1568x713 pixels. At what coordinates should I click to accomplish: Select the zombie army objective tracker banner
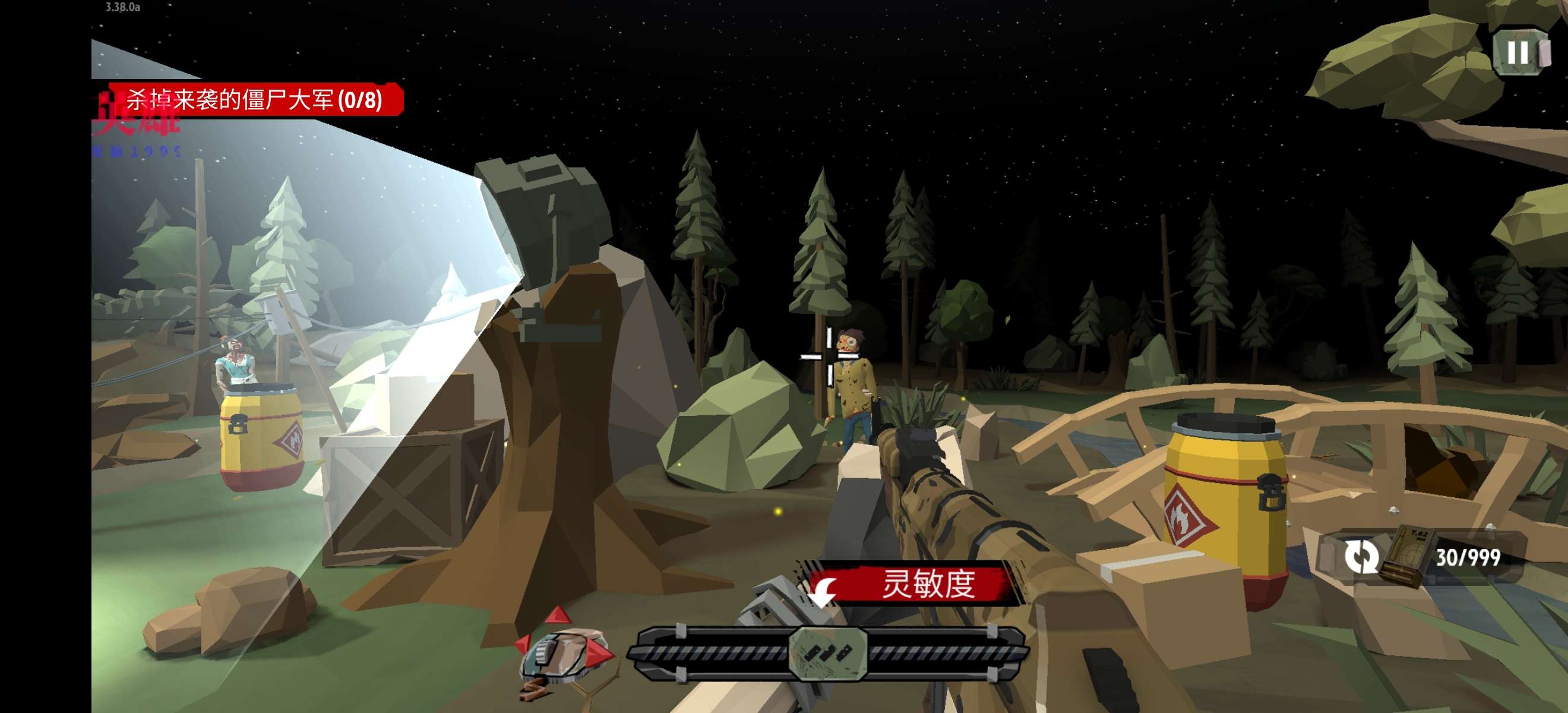254,99
